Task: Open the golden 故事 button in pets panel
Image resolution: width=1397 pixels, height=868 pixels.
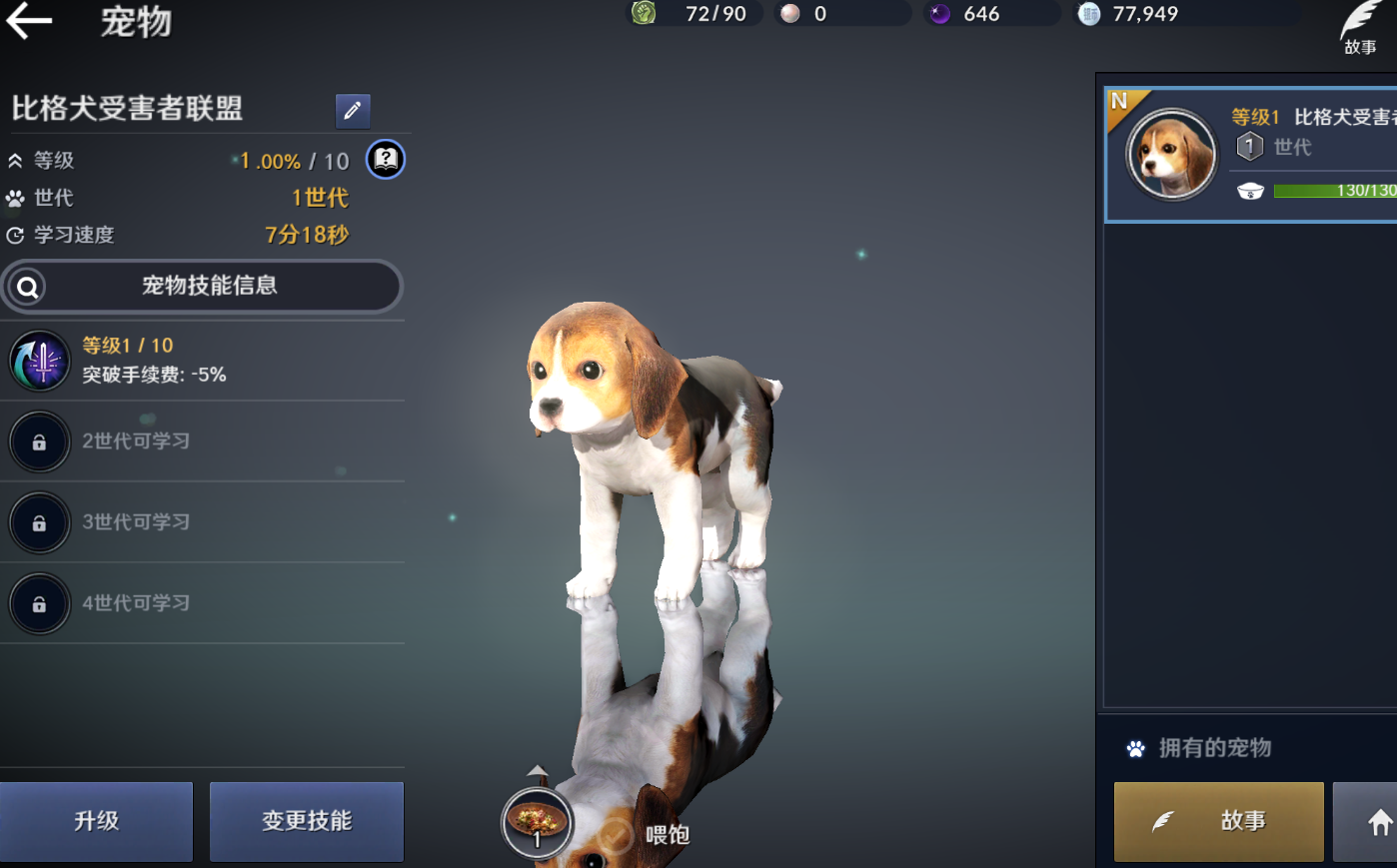Action: [1217, 821]
